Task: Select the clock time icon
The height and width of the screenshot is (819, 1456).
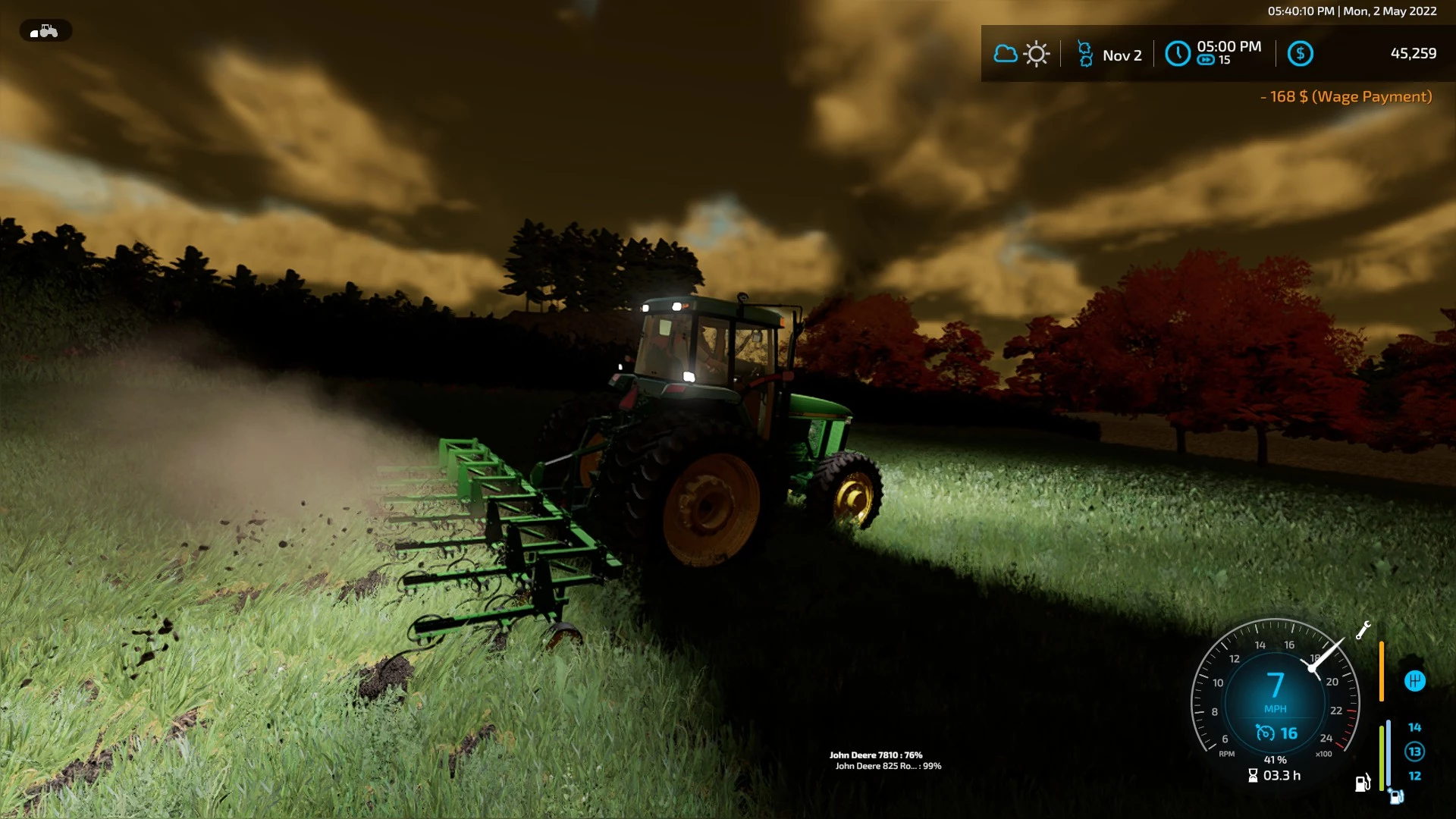Action: pyautogui.click(x=1177, y=54)
